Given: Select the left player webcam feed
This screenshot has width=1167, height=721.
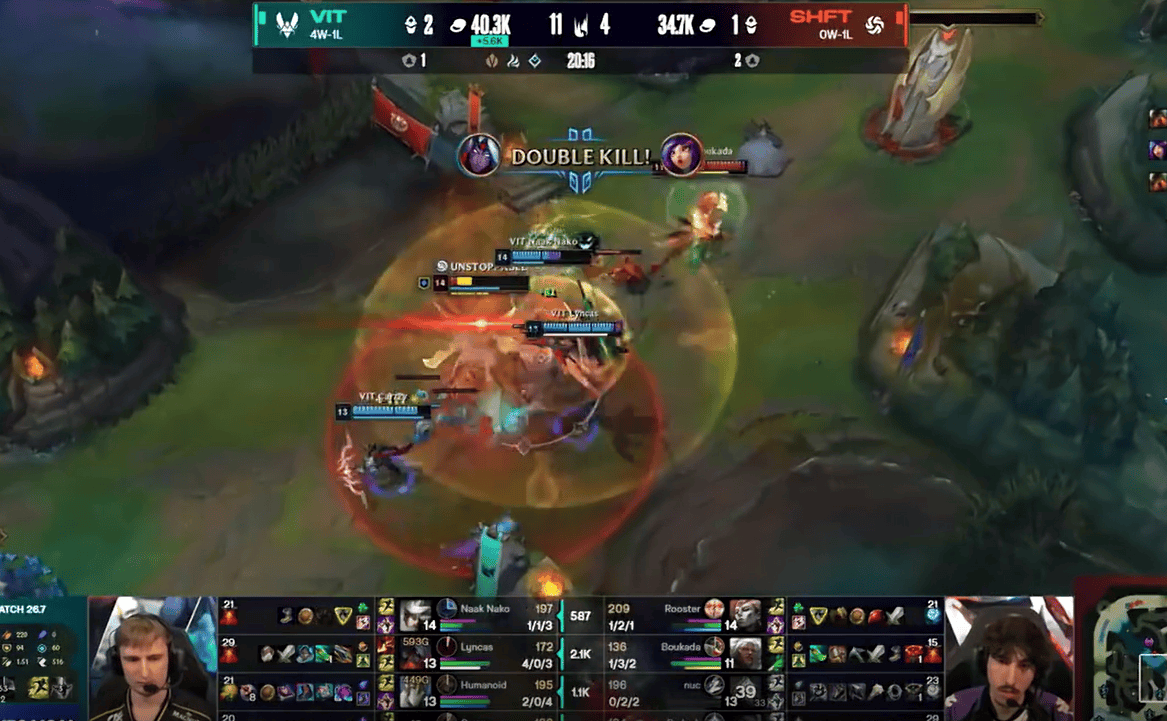Looking at the screenshot, I should pyautogui.click(x=152, y=657).
